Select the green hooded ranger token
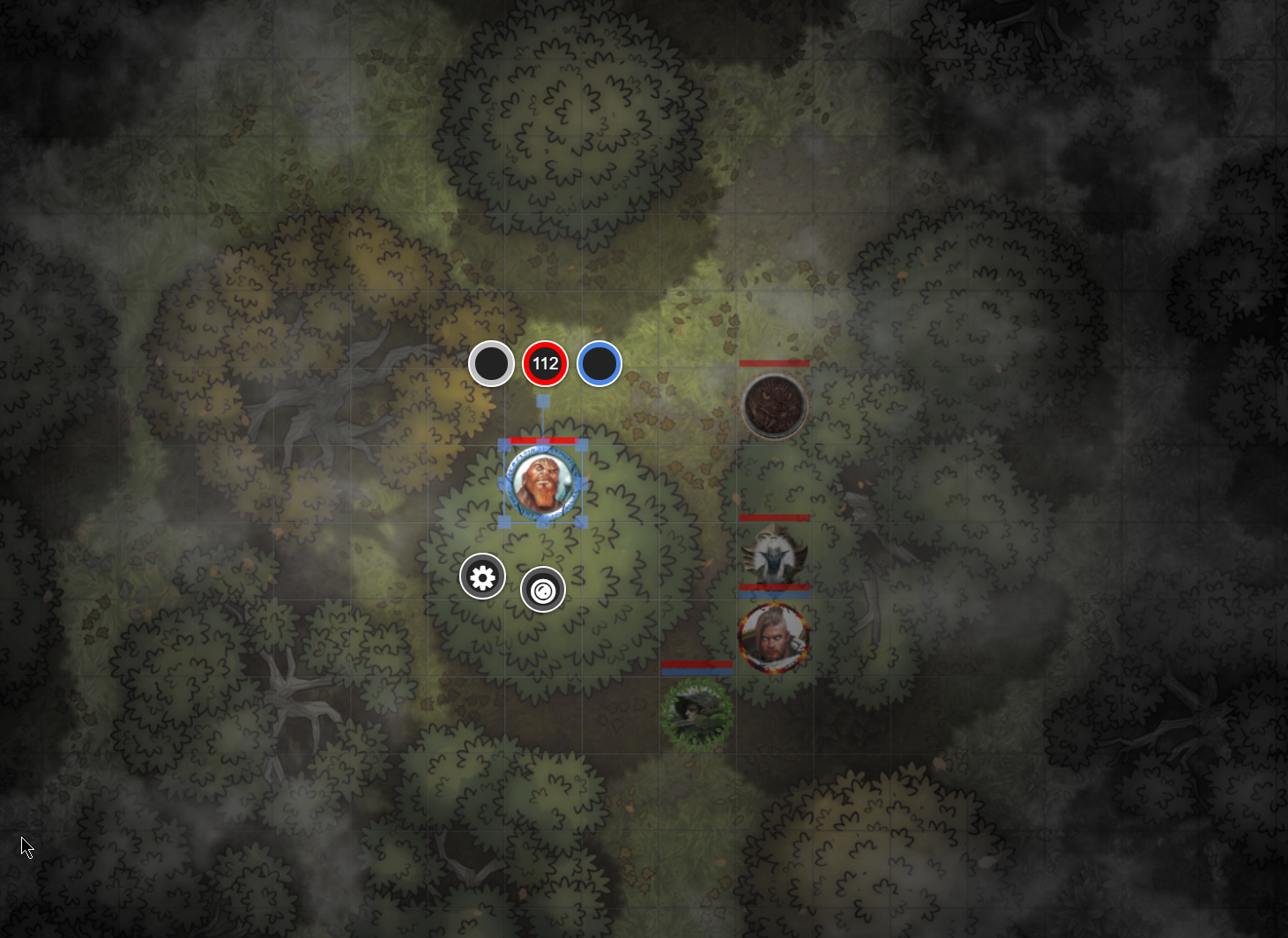The image size is (1288, 938). 696,712
